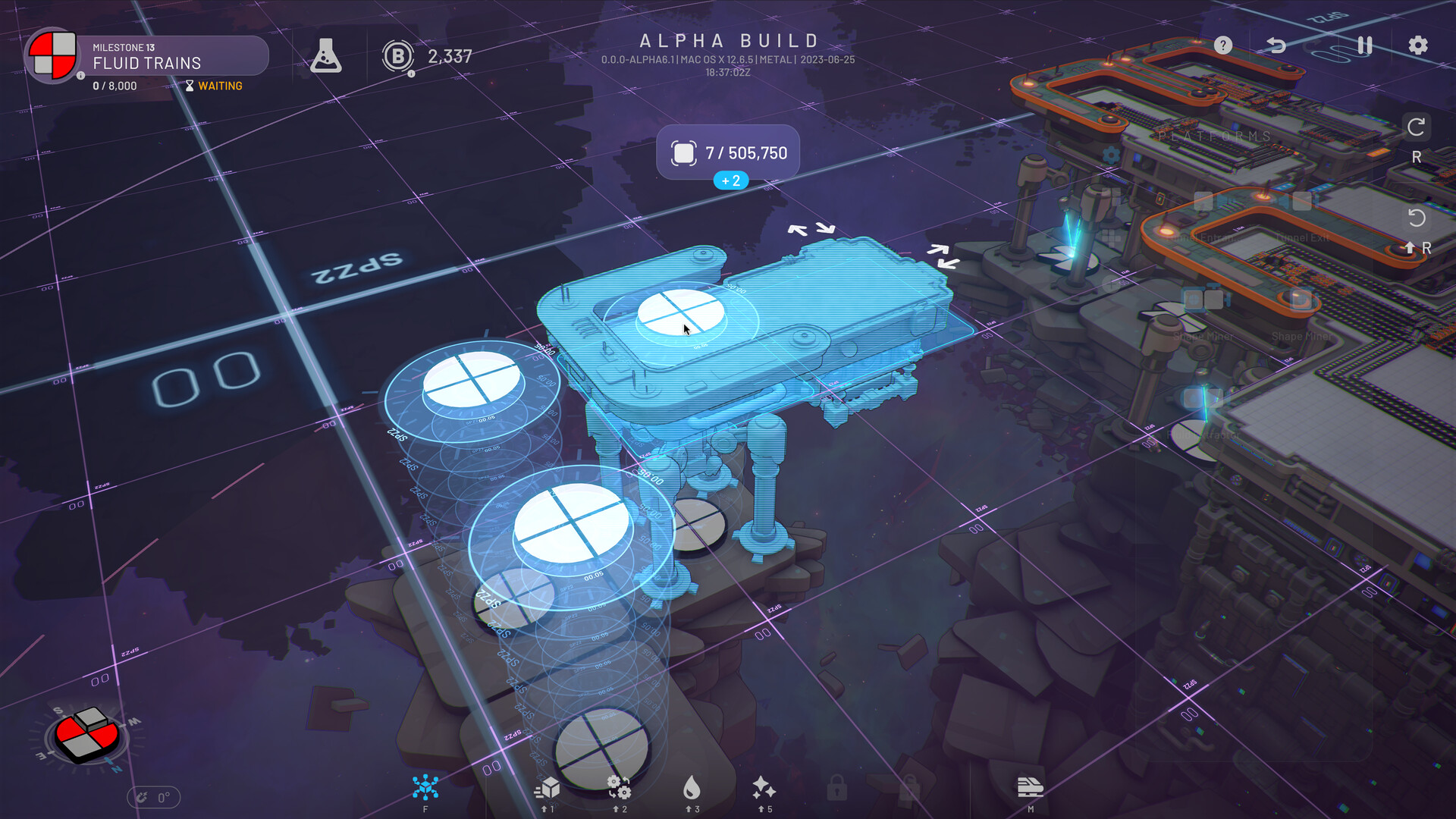Click the counterclockwise rotate button on the right
Screen dimensions: 1456x819
pyautogui.click(x=1418, y=220)
